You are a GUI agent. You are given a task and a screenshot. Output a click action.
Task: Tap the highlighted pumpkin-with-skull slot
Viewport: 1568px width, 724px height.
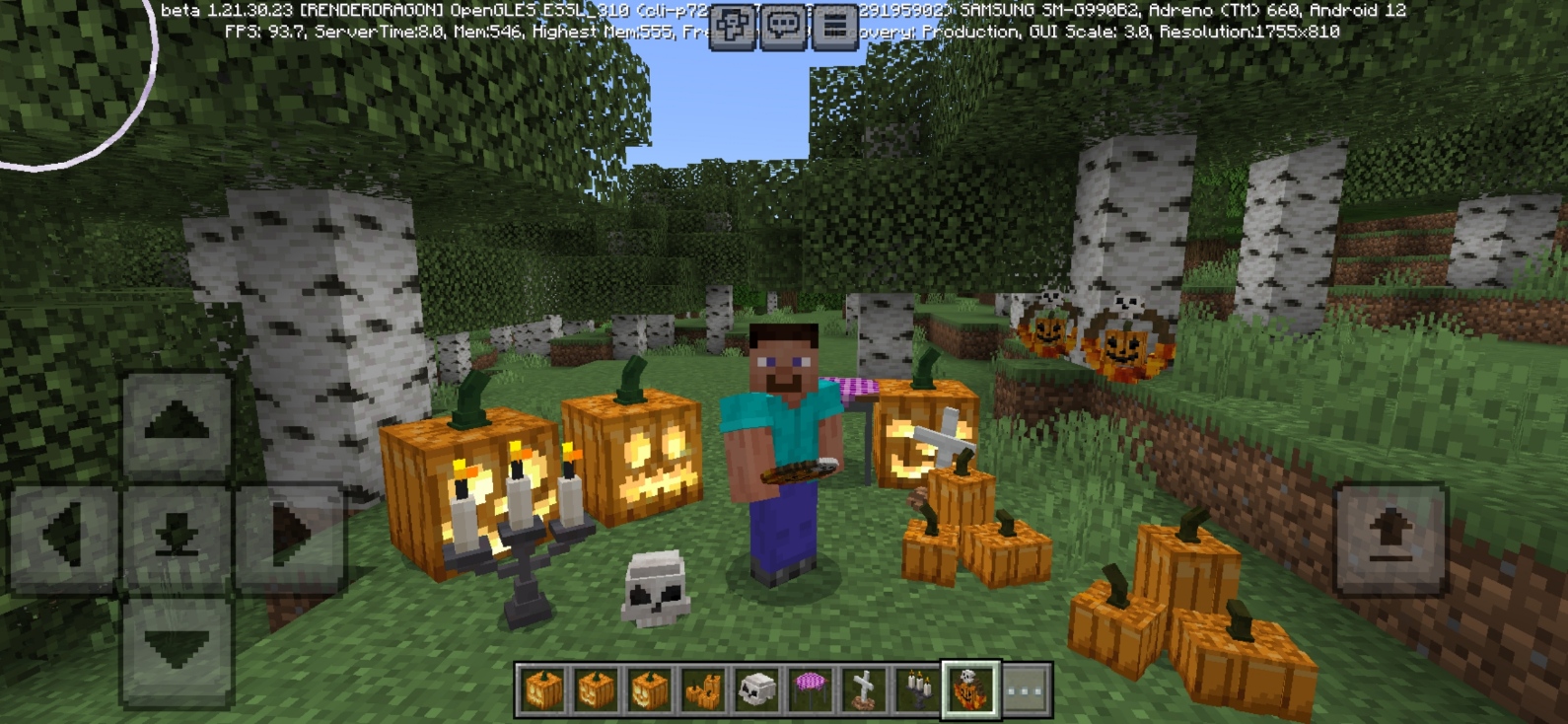click(968, 690)
